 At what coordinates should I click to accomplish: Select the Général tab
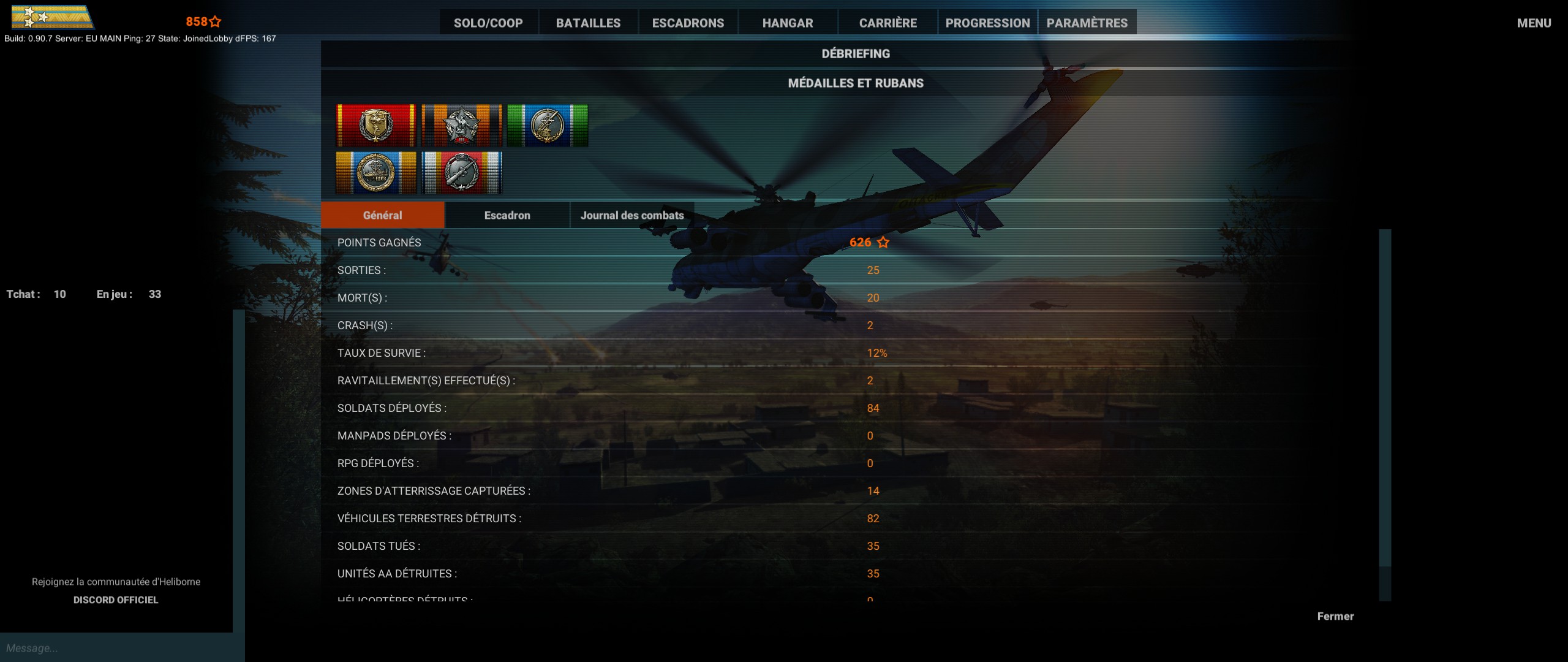[382, 215]
